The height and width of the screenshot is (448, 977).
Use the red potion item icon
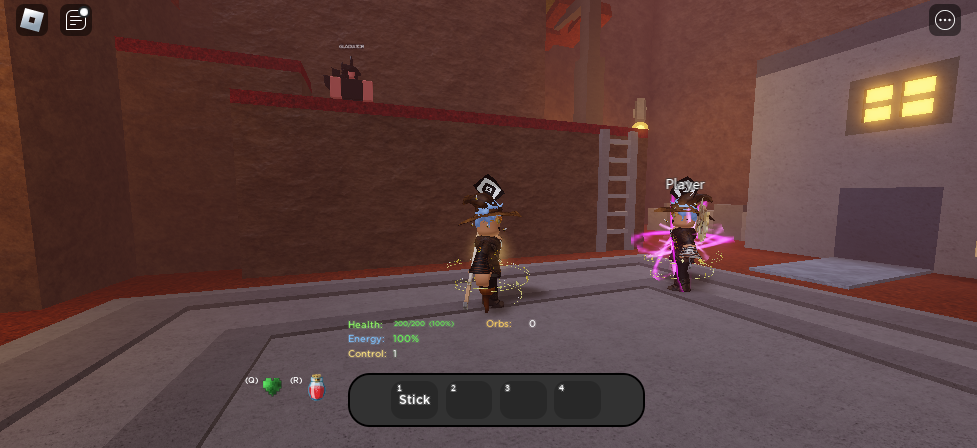pyautogui.click(x=316, y=388)
